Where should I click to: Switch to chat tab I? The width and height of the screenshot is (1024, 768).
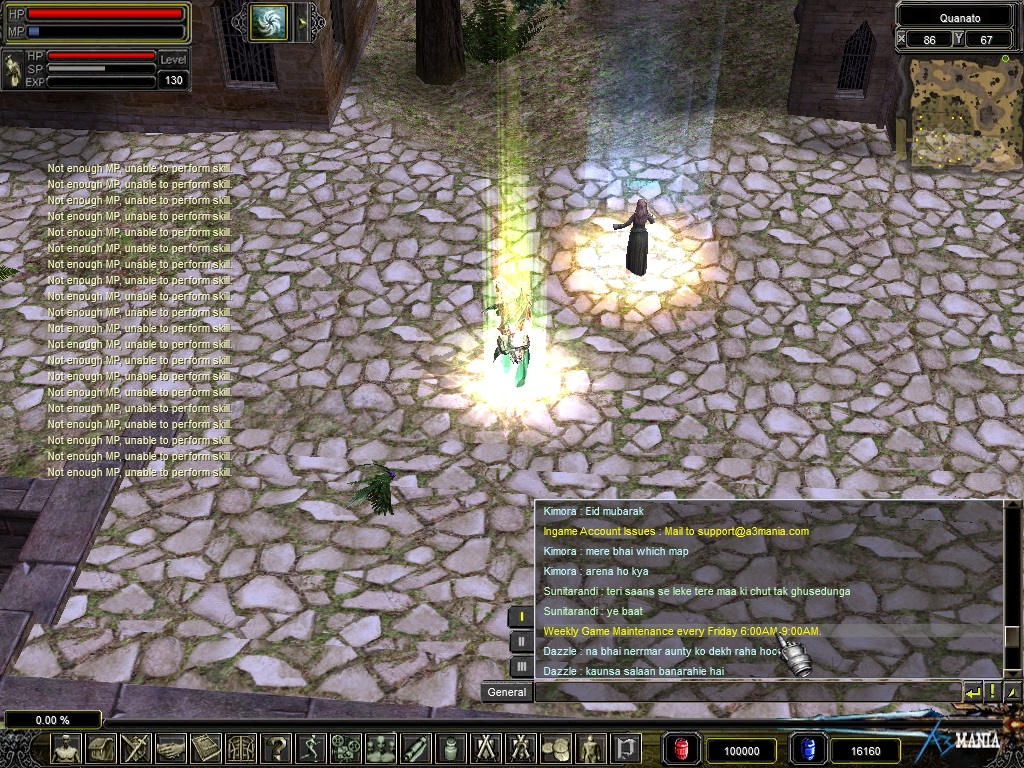521,617
